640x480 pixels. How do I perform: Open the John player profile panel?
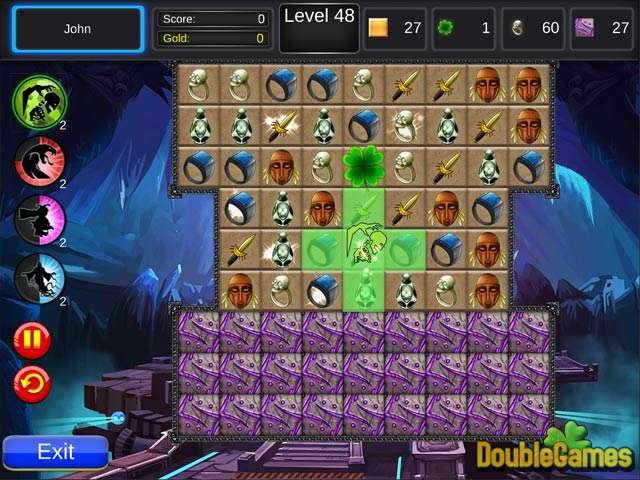coord(78,29)
